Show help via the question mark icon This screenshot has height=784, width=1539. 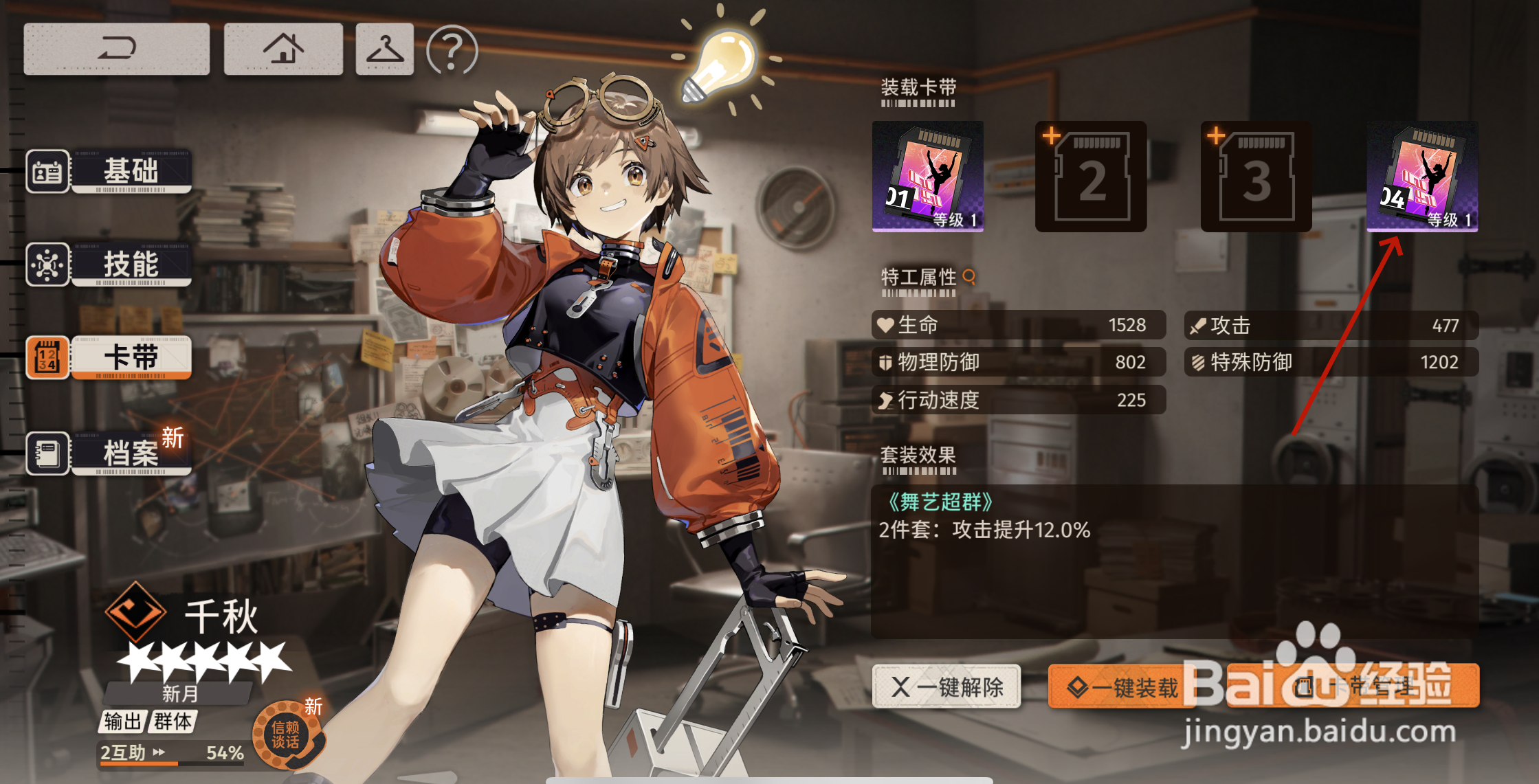tap(452, 50)
